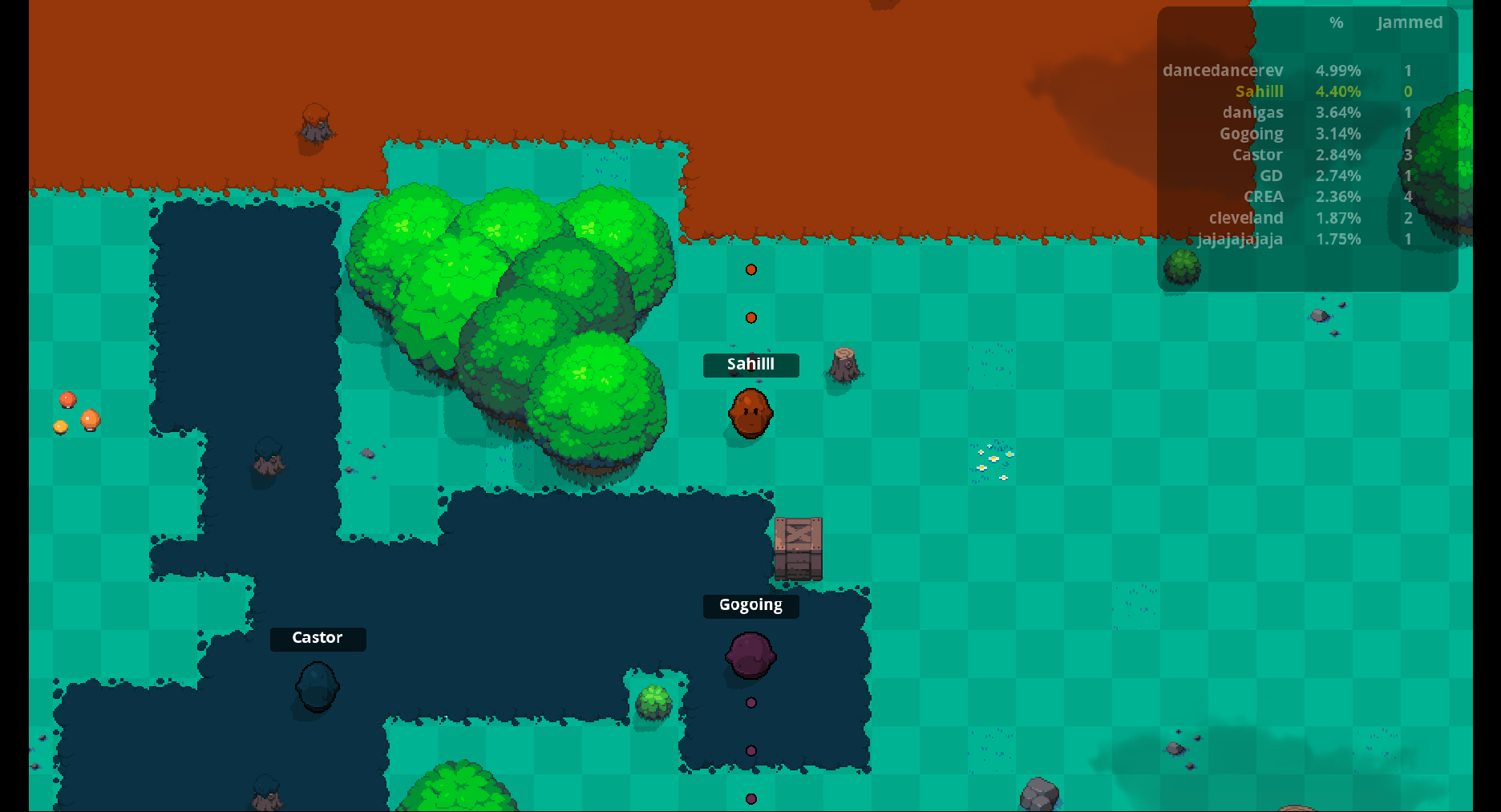
Task: Click the % column header
Action: click(1336, 22)
